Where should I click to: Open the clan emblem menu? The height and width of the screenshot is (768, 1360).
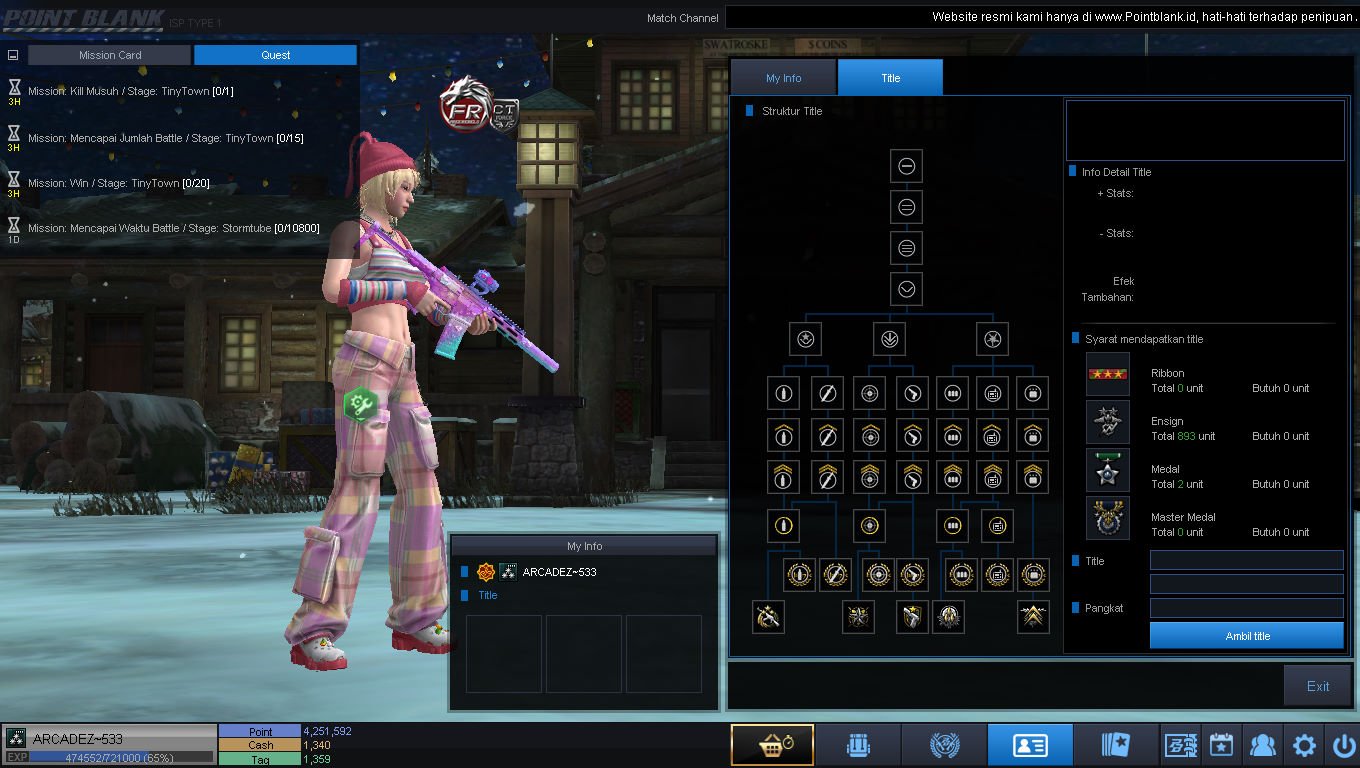(944, 745)
